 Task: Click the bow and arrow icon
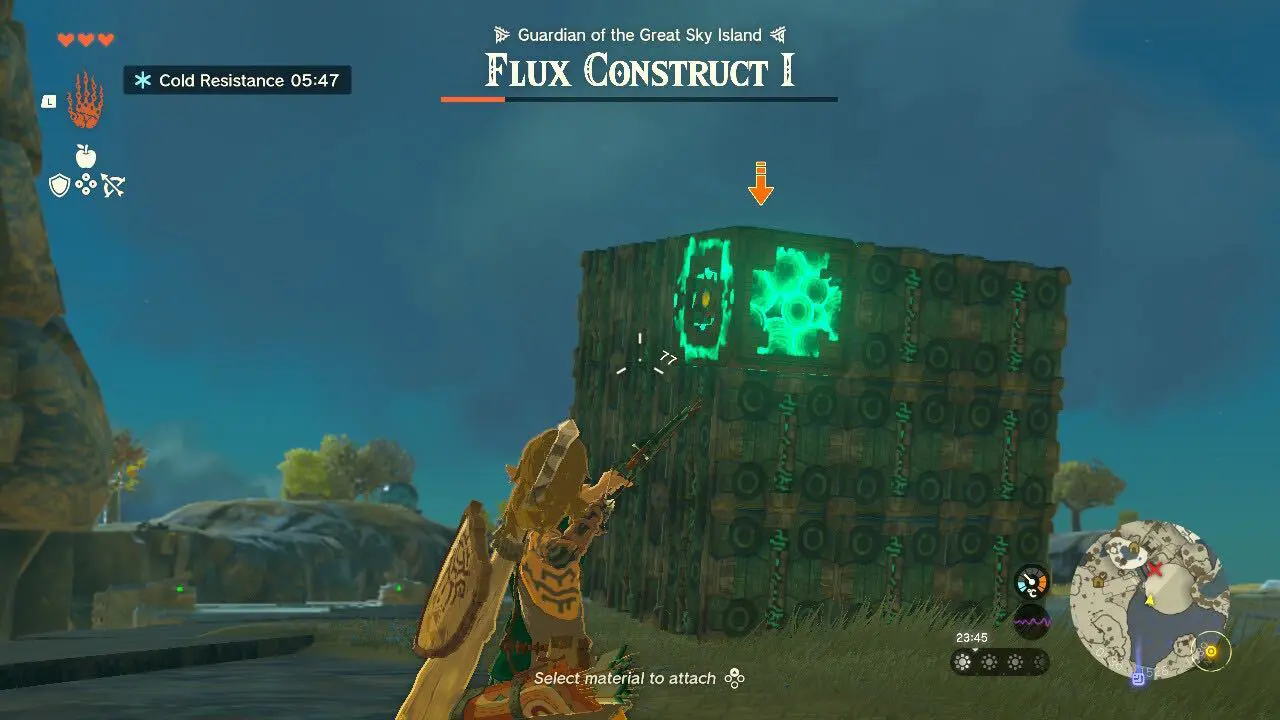112,185
